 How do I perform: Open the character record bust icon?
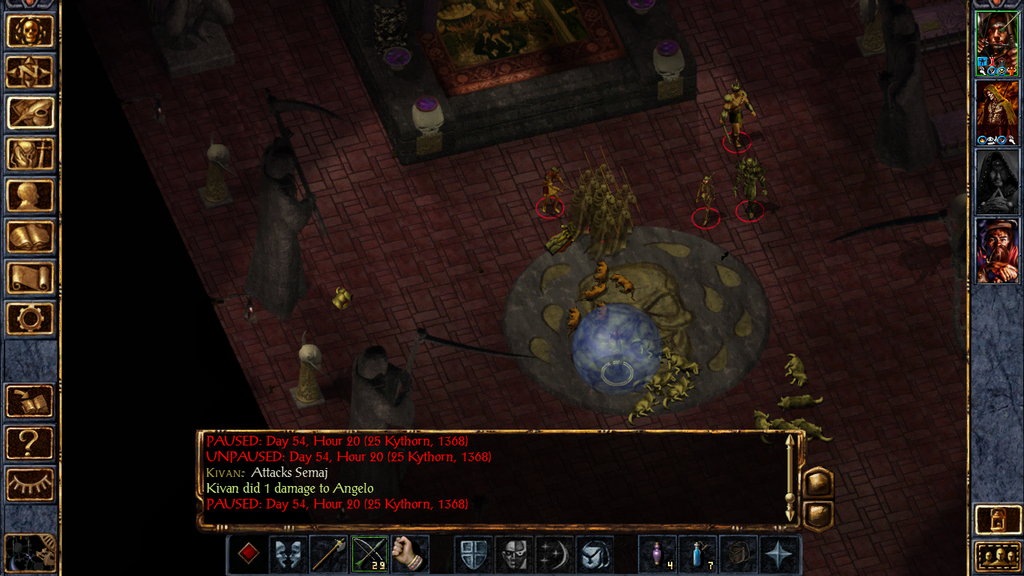point(30,195)
